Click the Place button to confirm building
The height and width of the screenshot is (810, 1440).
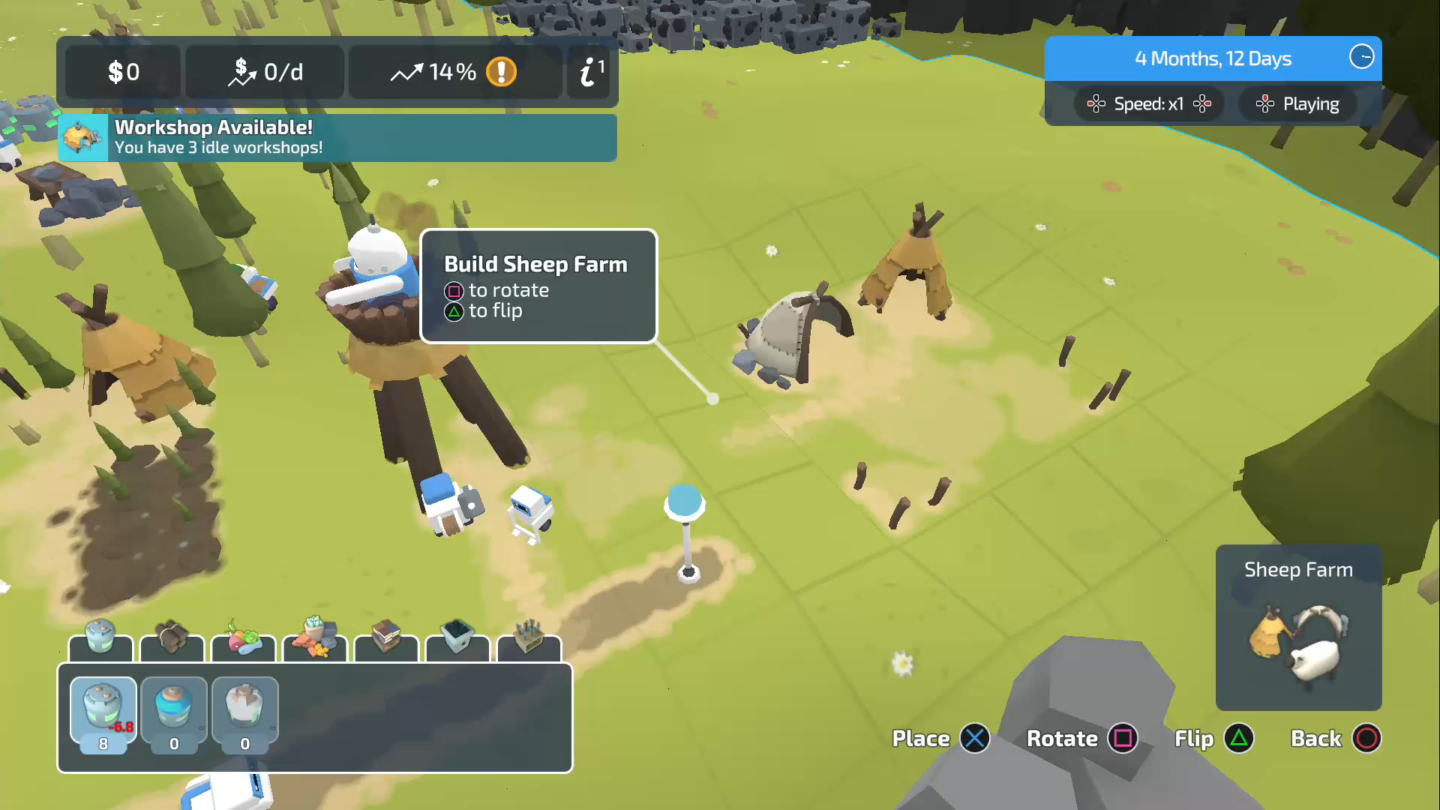tap(938, 739)
